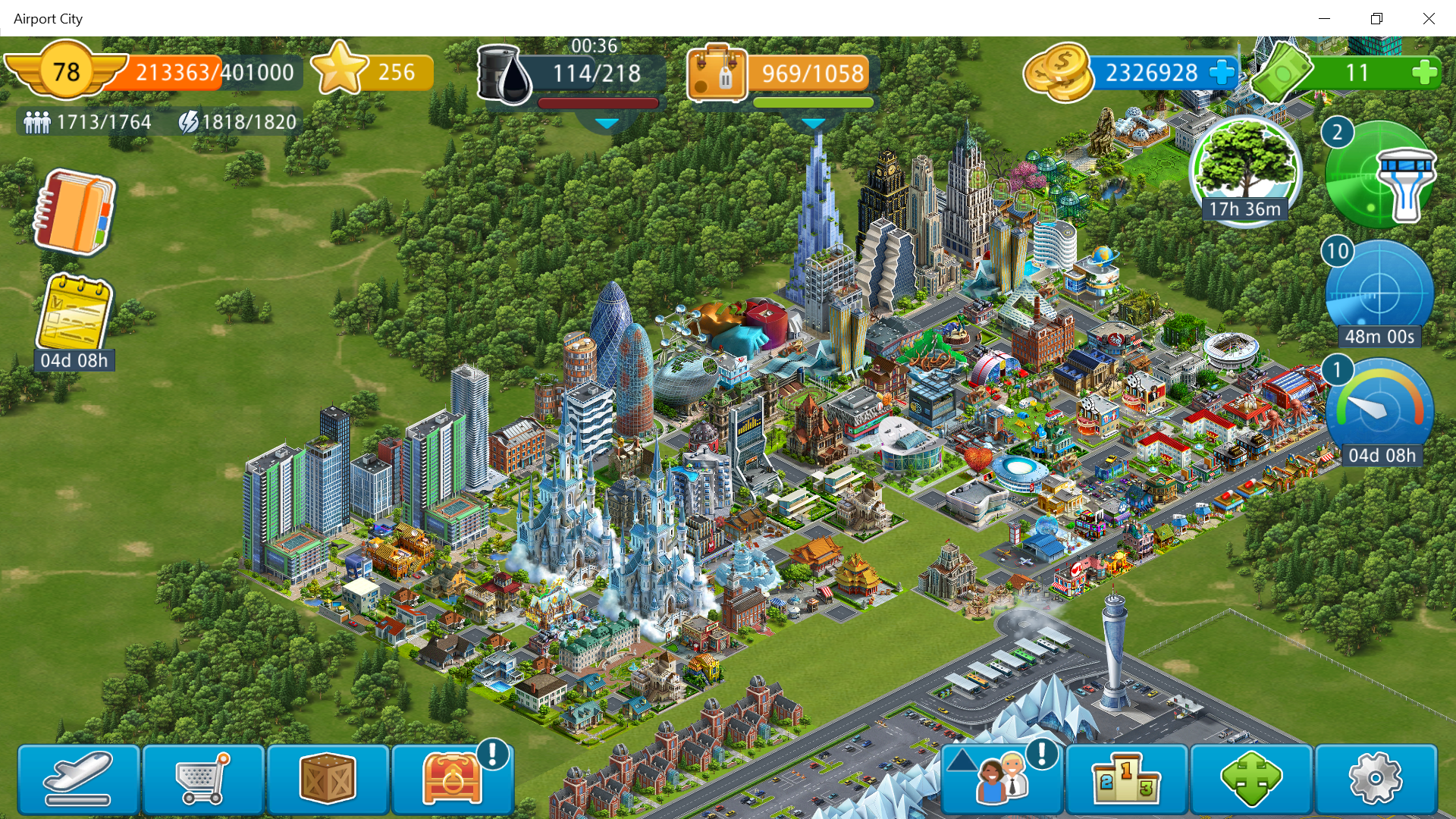Screen dimensions: 1456x819
Task: Add coins with the blue plus button
Action: click(x=1222, y=74)
